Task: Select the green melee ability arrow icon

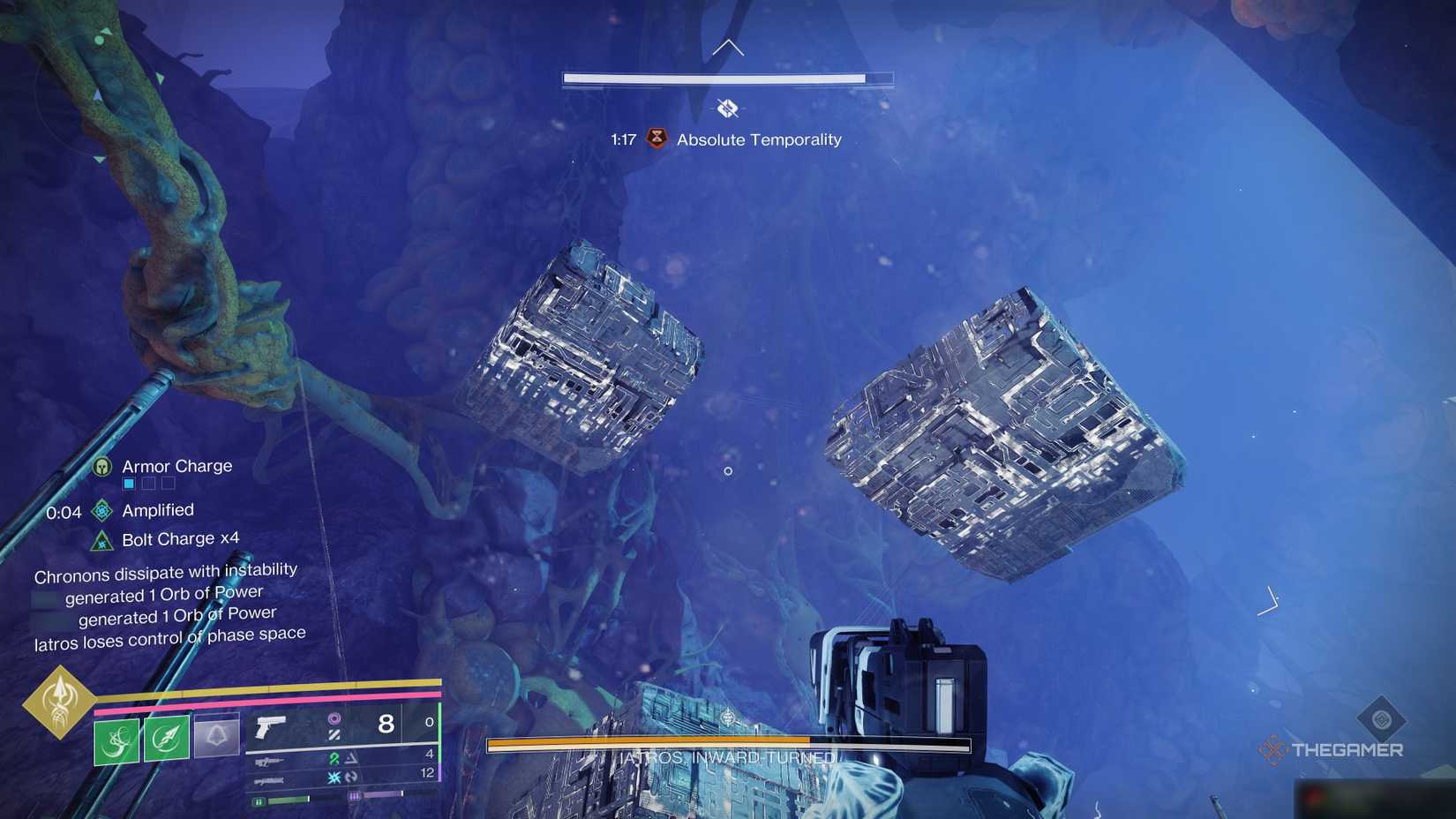Action: point(165,739)
